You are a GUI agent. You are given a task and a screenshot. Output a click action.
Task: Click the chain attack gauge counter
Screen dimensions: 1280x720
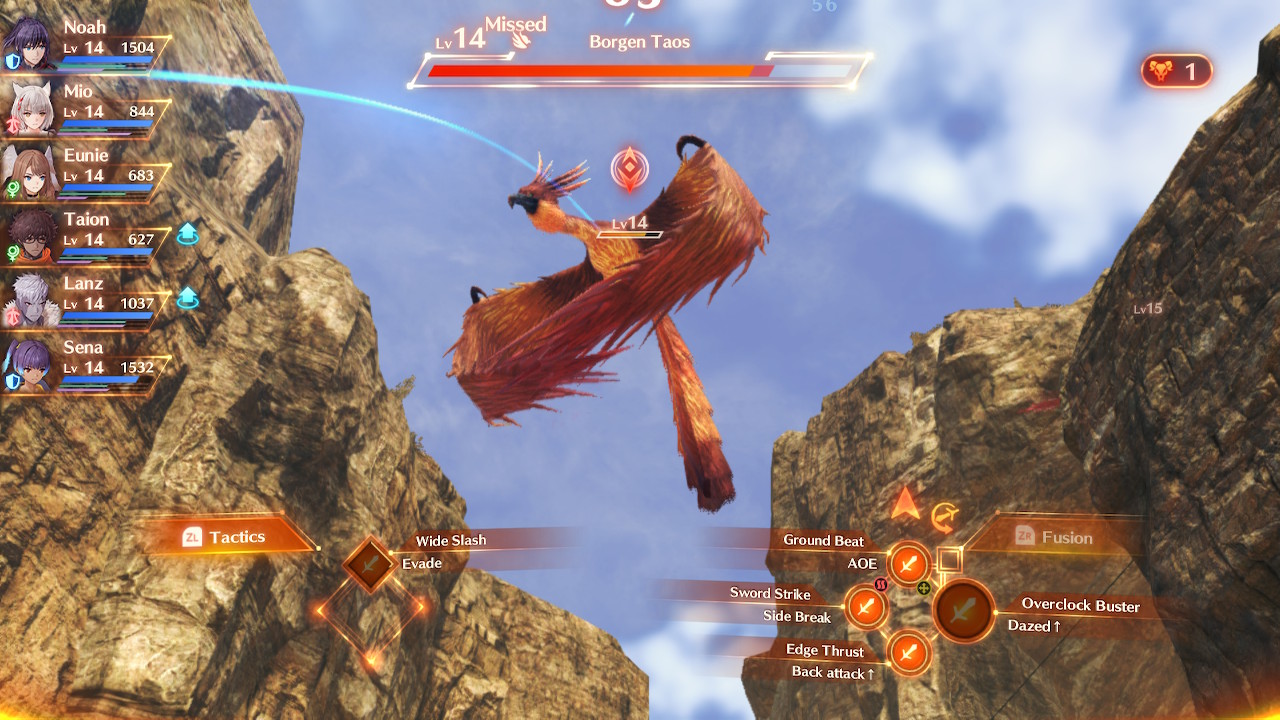click(1176, 71)
